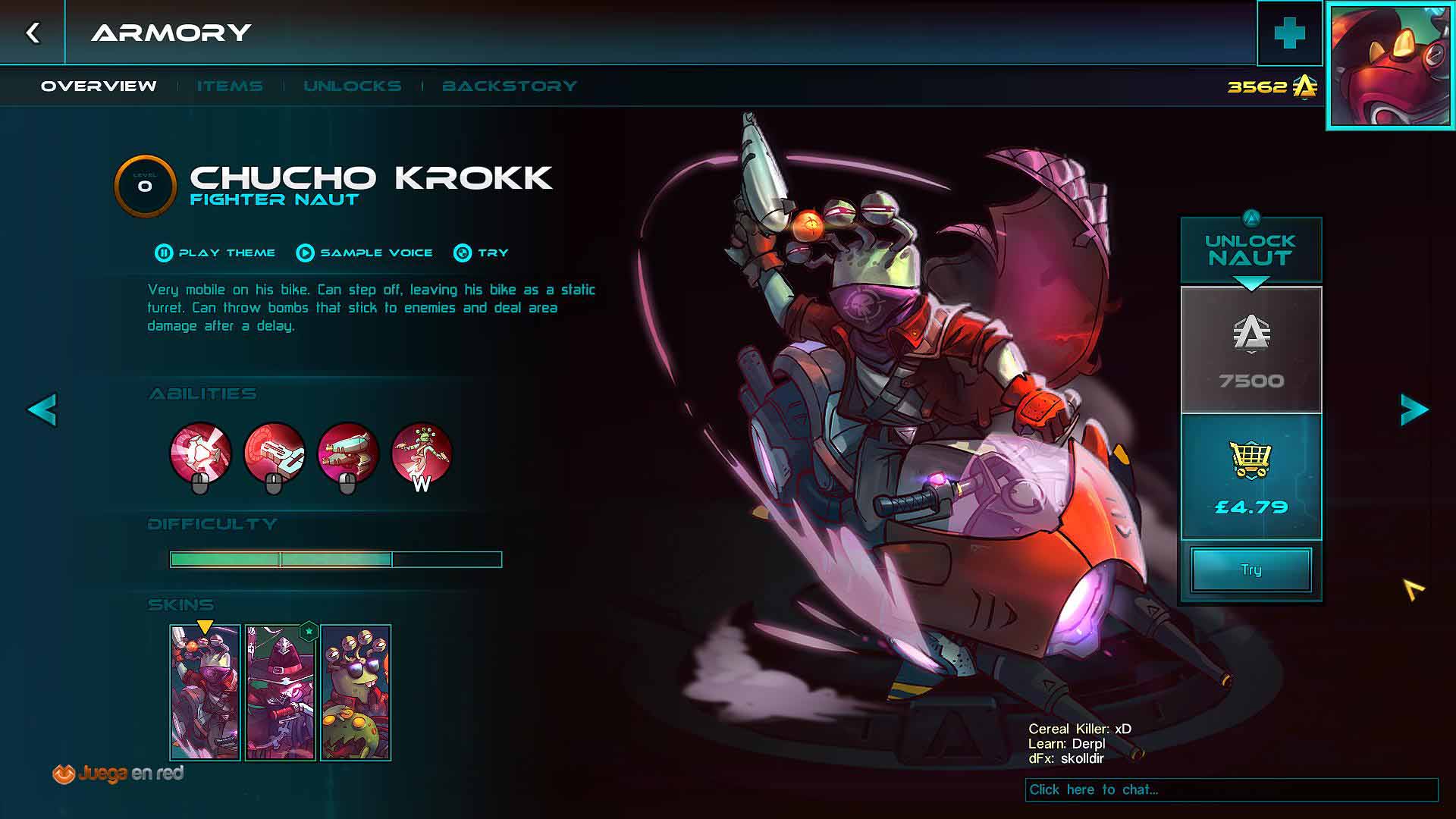Screen dimensions: 1456x819
Task: Click the chat input box
Action: pyautogui.click(x=1231, y=789)
